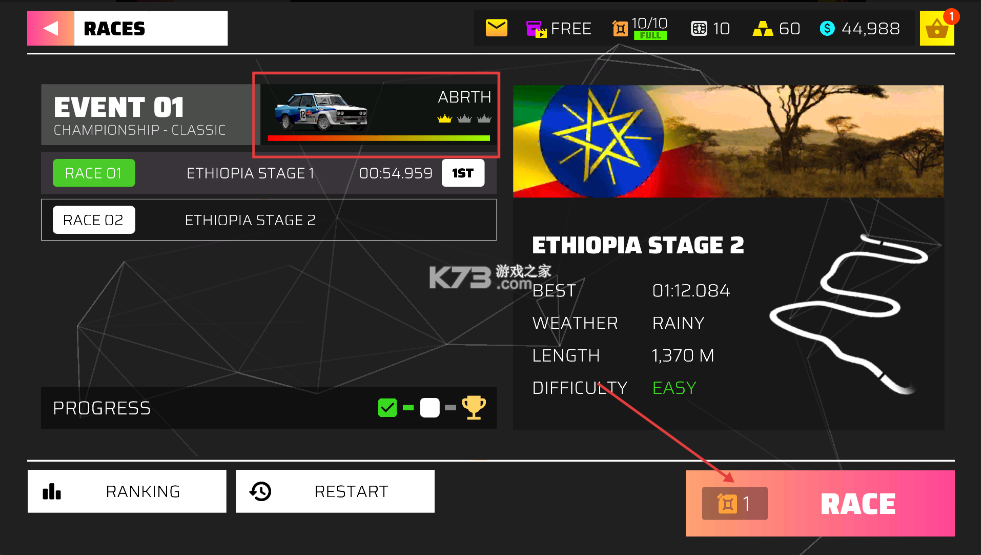Tap the blue cash balance 44,988
Viewport: 981px width, 555px height.
(x=860, y=28)
